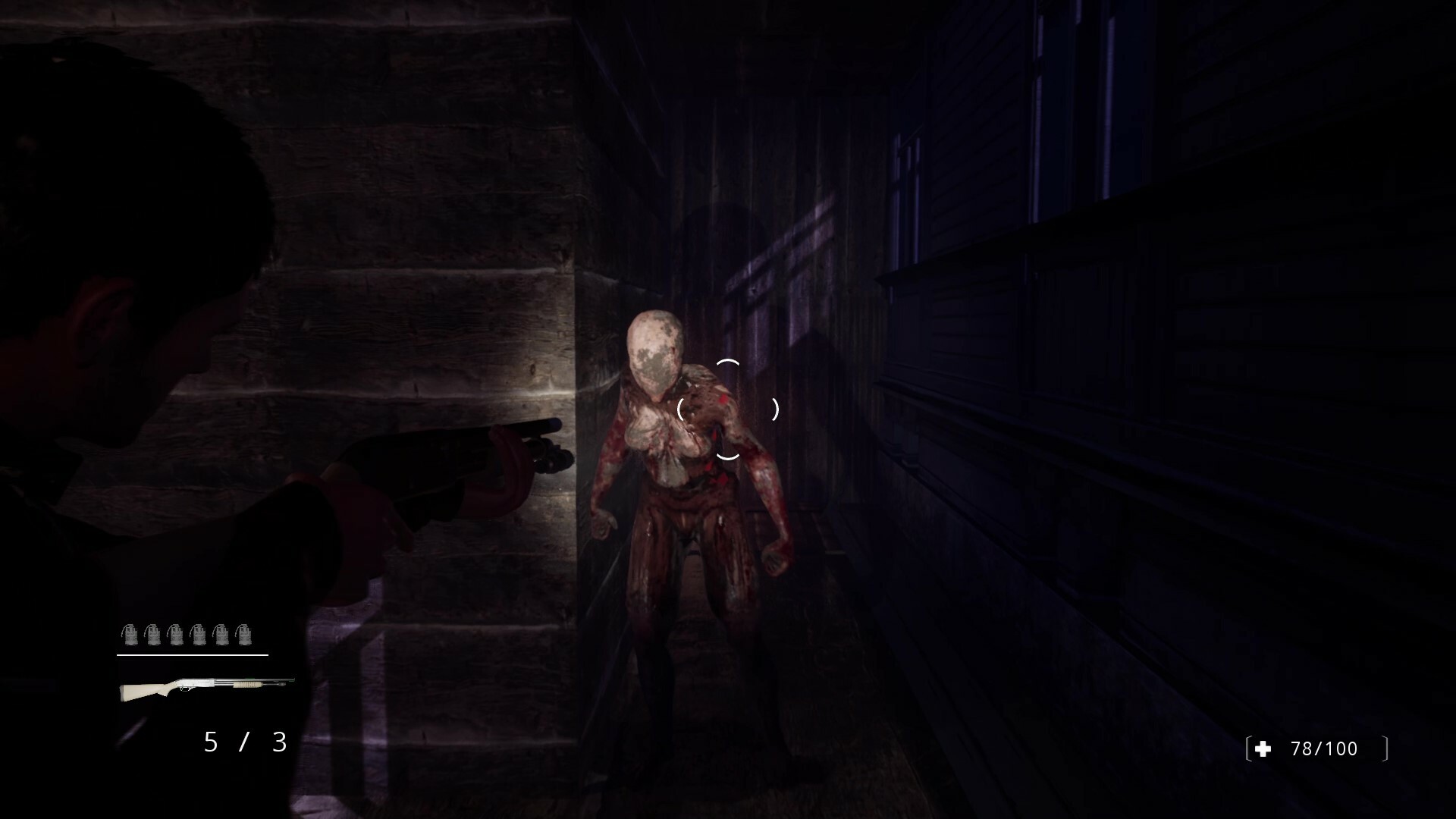
Task: Select the fifth grenade icon
Action: coord(221,634)
